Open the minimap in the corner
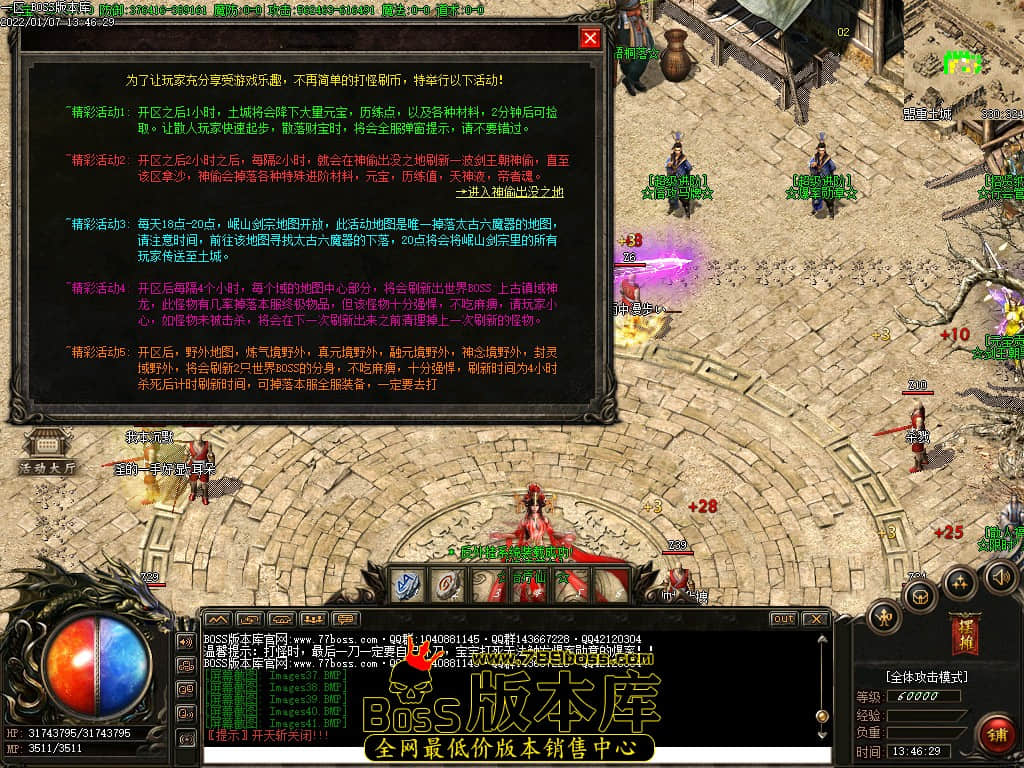The height and width of the screenshot is (768, 1024). coord(962,60)
